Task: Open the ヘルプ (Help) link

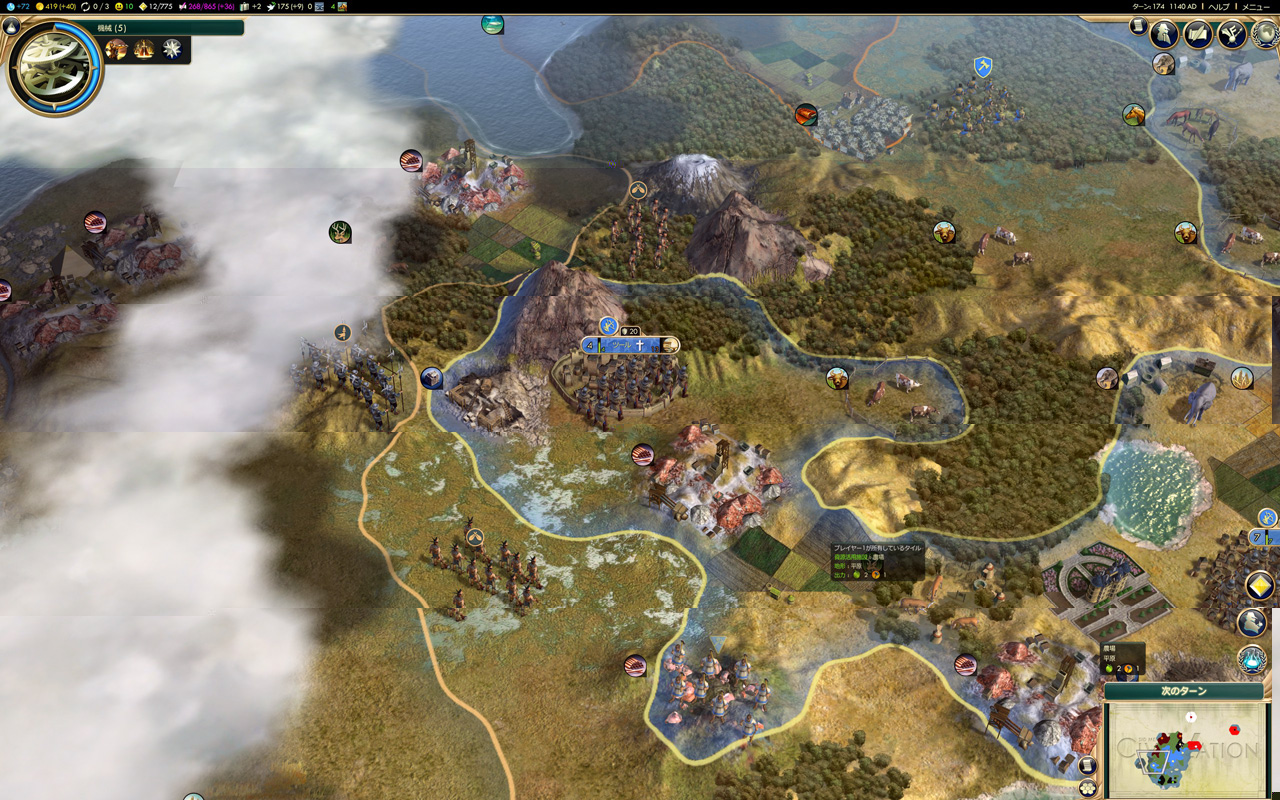Action: 1218,6
